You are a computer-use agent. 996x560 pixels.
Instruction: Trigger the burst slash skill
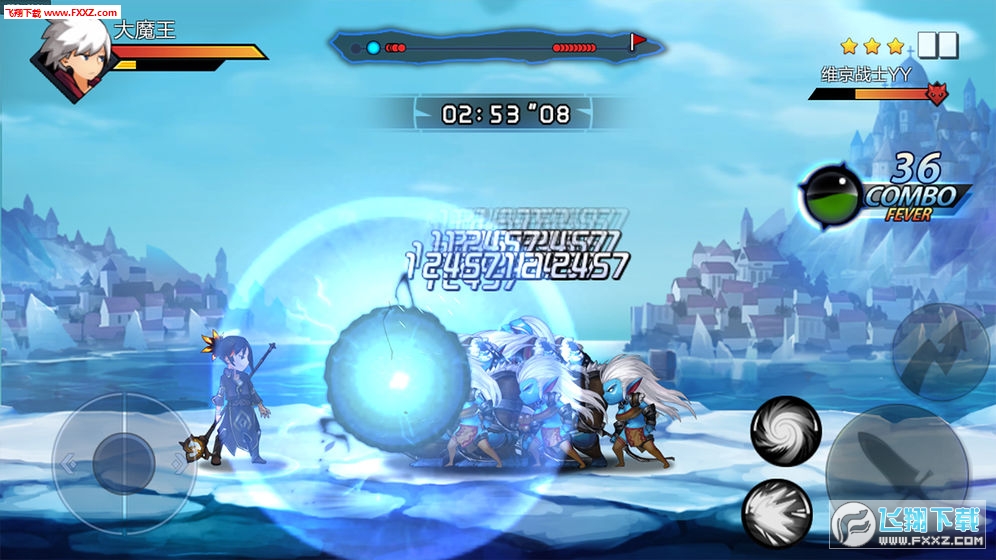point(776,513)
